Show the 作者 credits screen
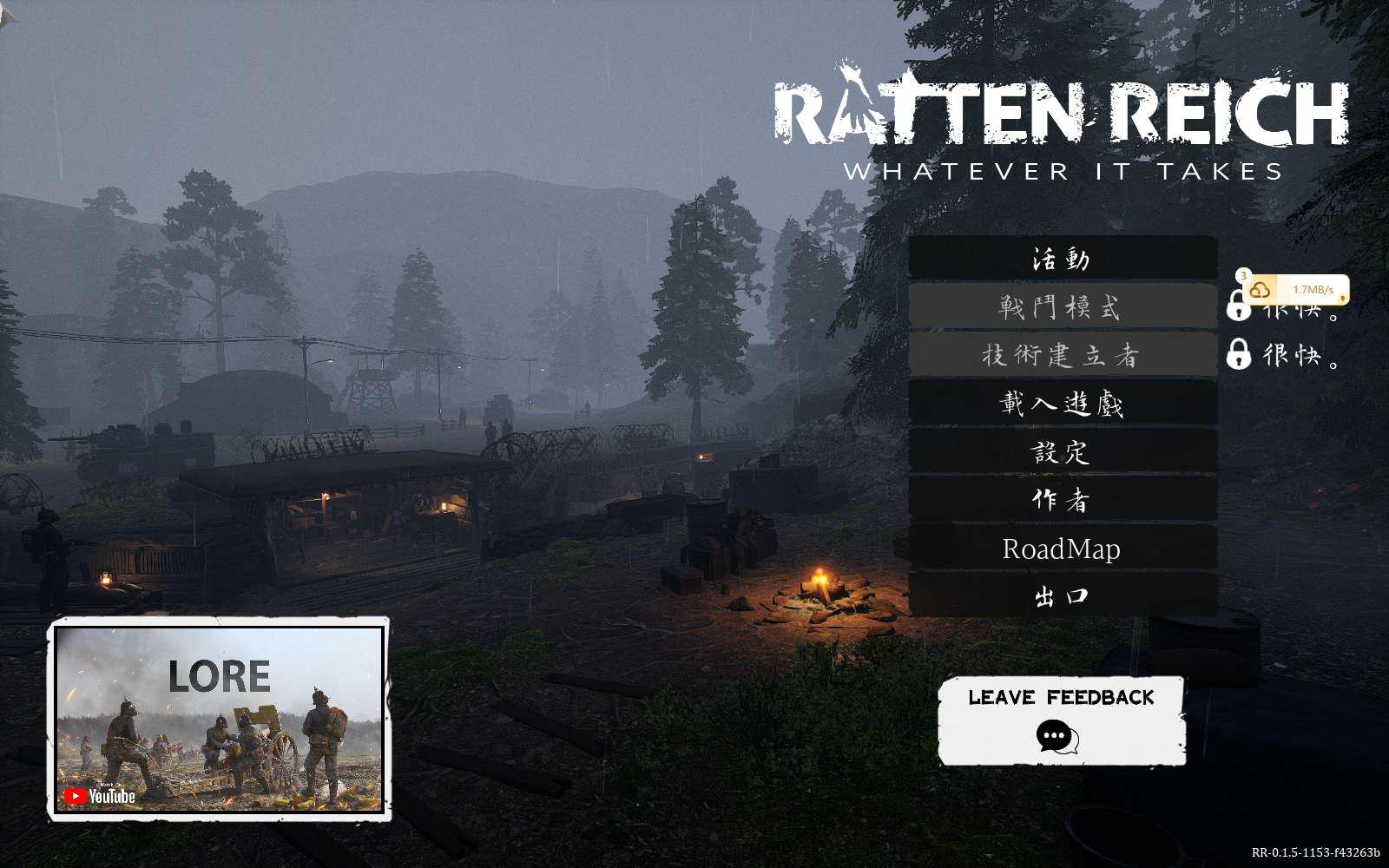 [1062, 500]
